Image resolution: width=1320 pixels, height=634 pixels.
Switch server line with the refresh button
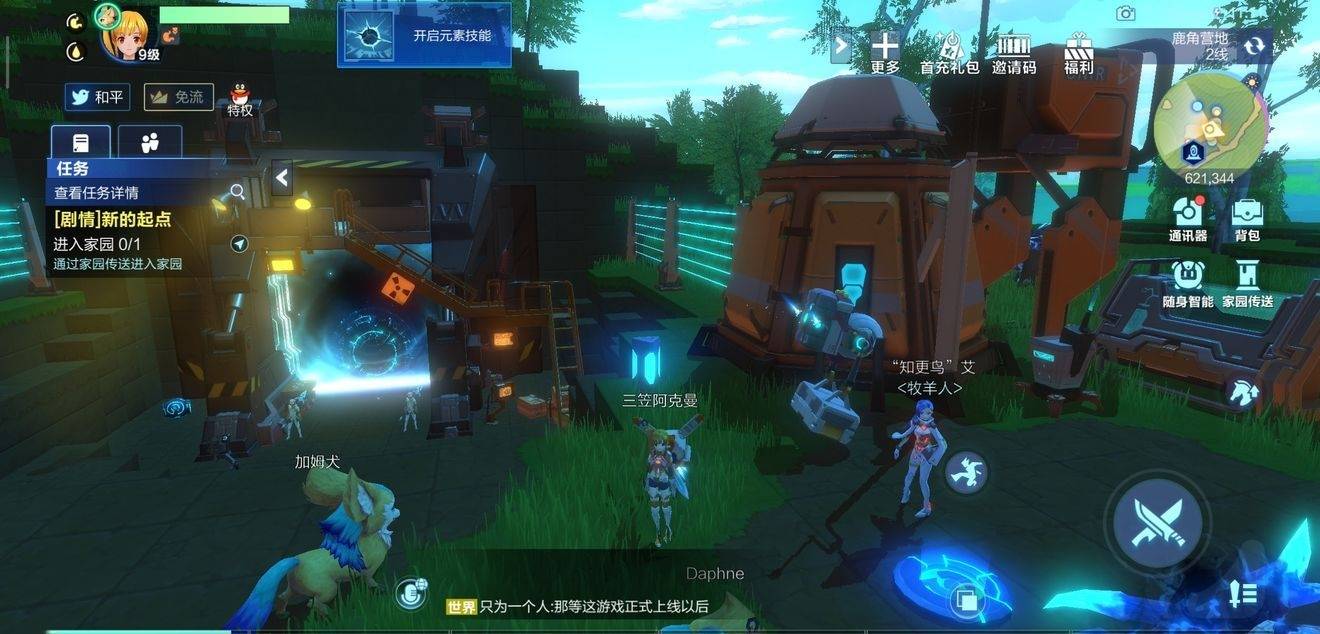pyautogui.click(x=1253, y=45)
